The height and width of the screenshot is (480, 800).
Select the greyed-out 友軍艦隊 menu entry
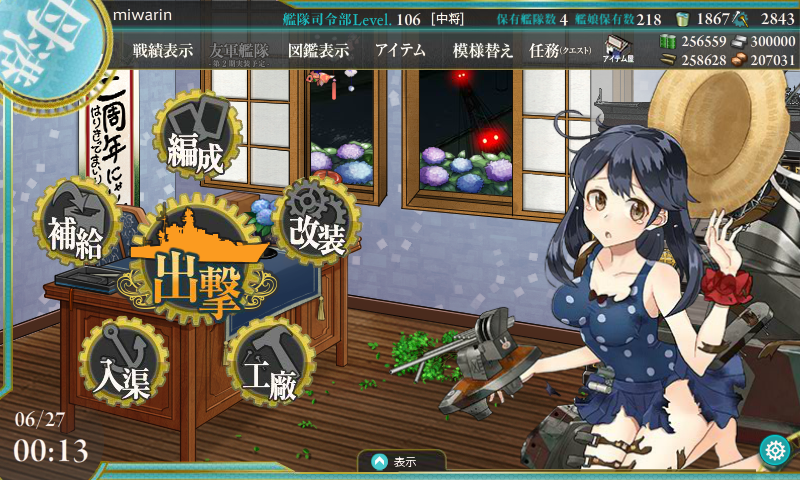coord(240,51)
